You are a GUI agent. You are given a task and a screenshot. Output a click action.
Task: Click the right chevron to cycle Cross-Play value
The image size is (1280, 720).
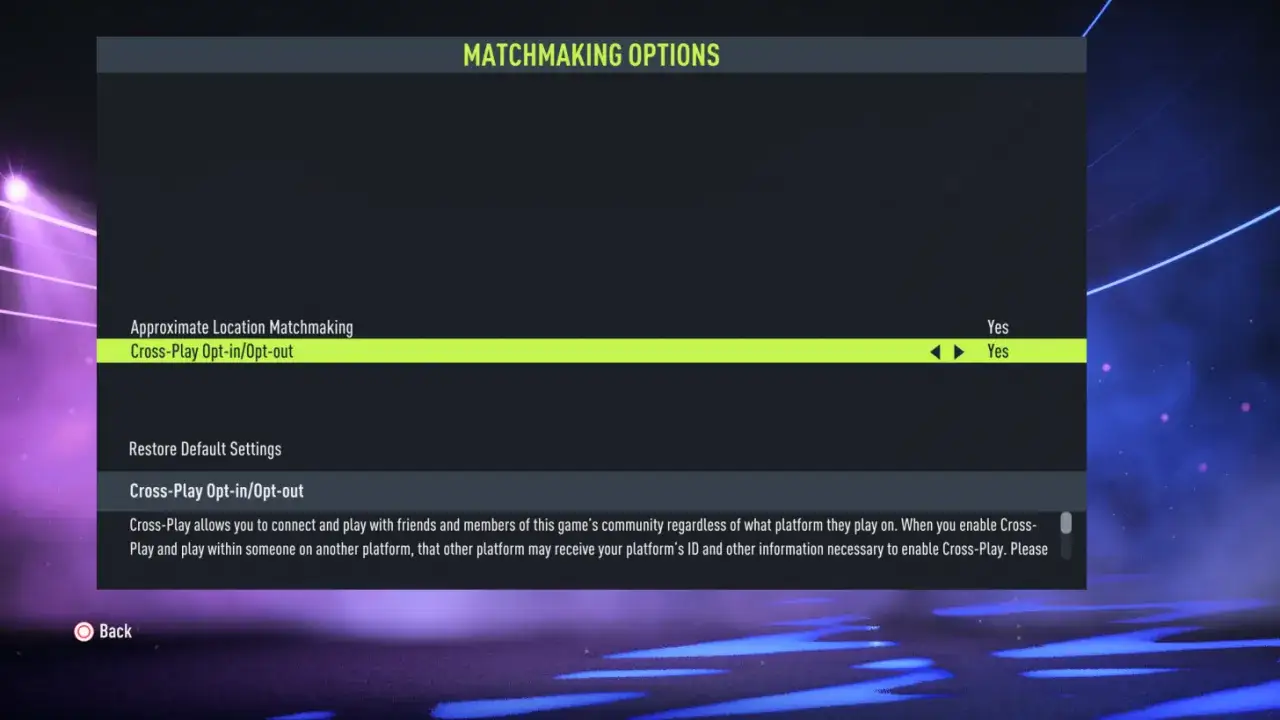pyautogui.click(x=959, y=351)
